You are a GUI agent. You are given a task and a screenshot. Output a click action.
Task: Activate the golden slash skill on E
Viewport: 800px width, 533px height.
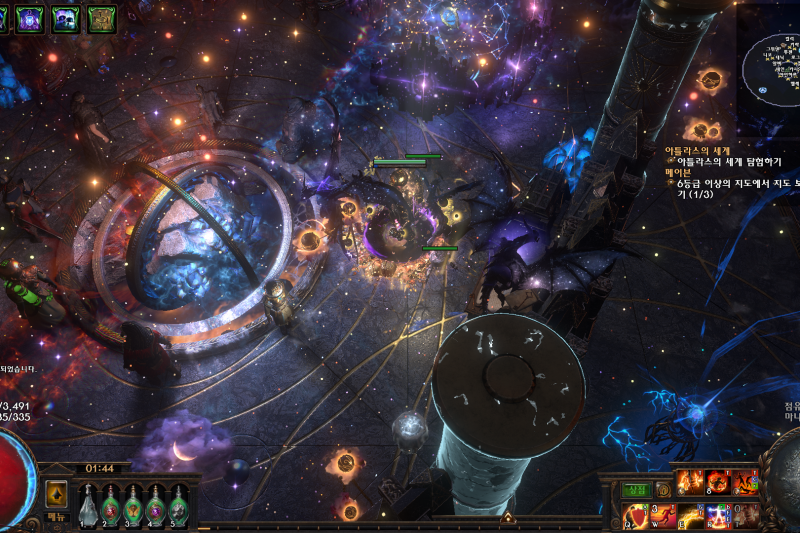tap(691, 516)
